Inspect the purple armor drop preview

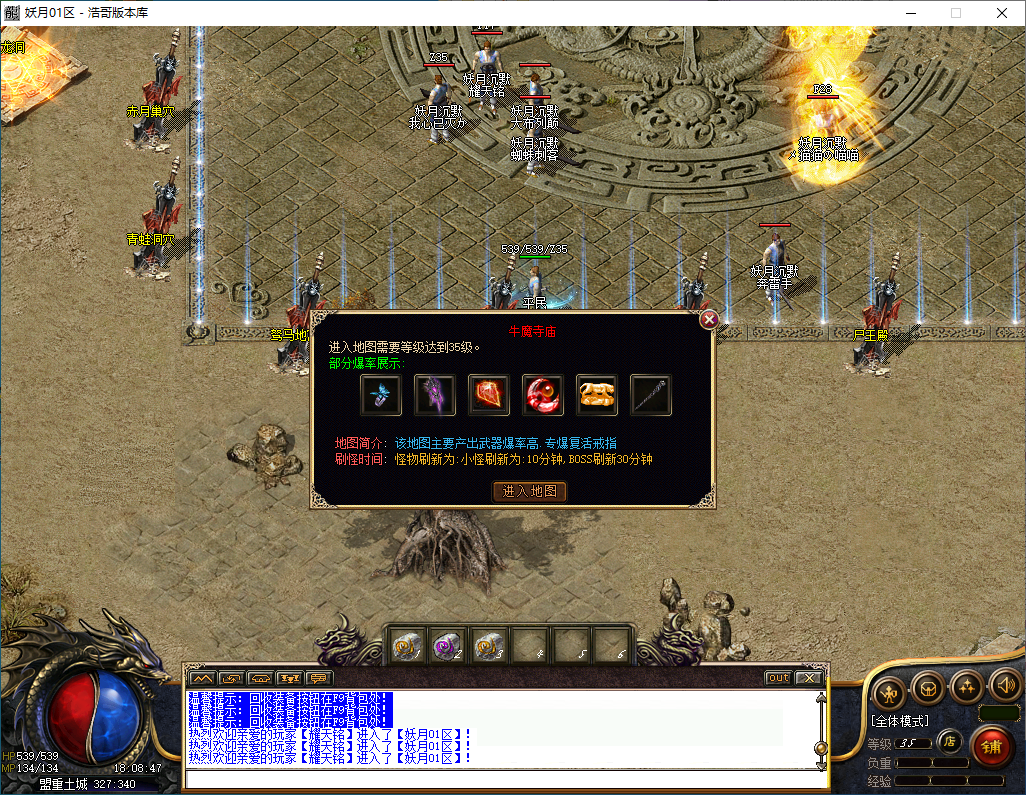(435, 395)
